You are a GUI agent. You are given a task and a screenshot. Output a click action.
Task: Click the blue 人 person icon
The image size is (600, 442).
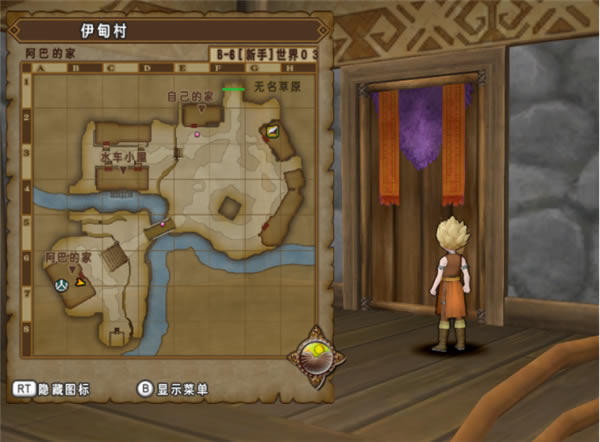pos(60,284)
